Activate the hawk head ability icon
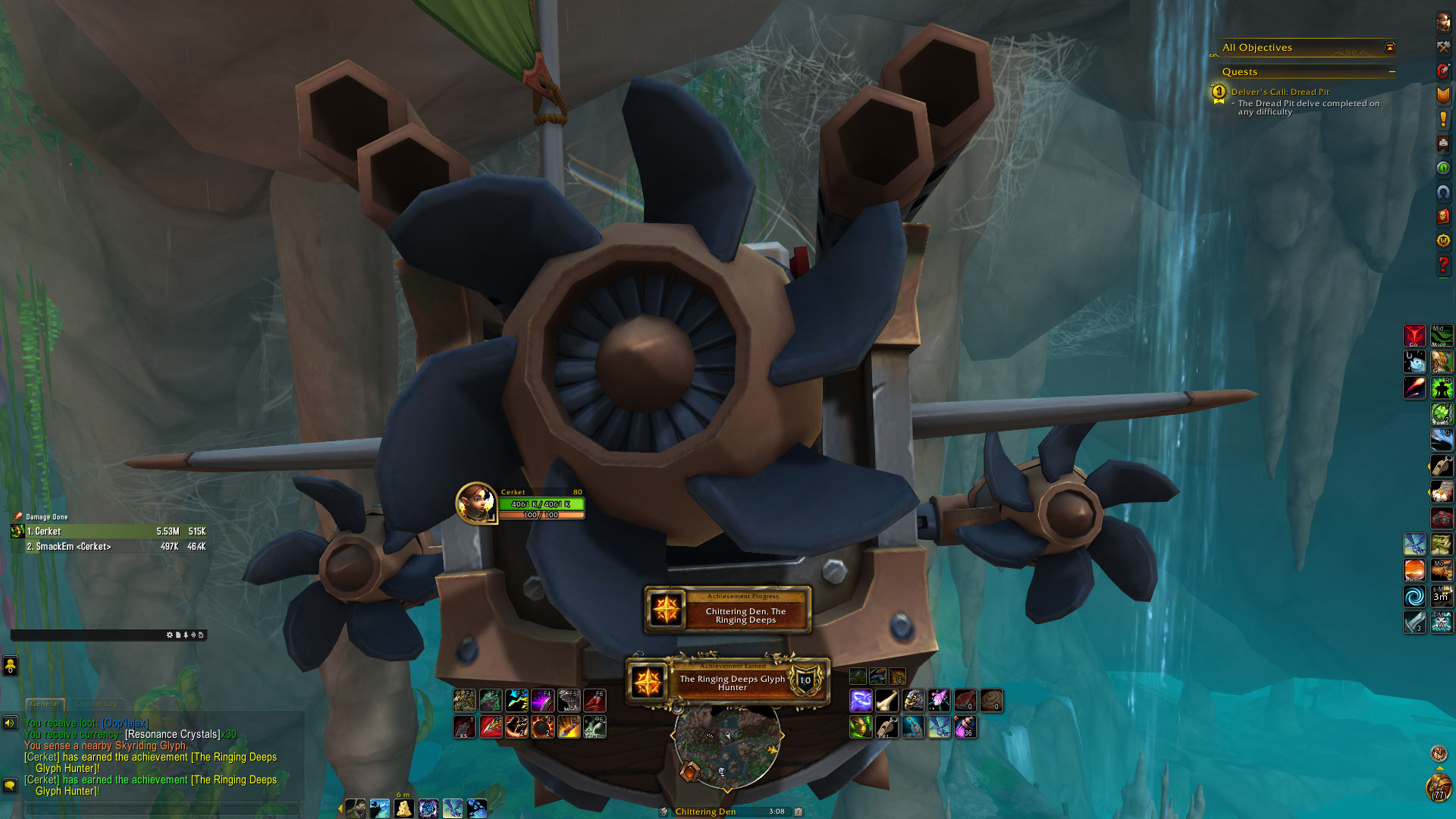The width and height of the screenshot is (1456, 819). tap(914, 701)
